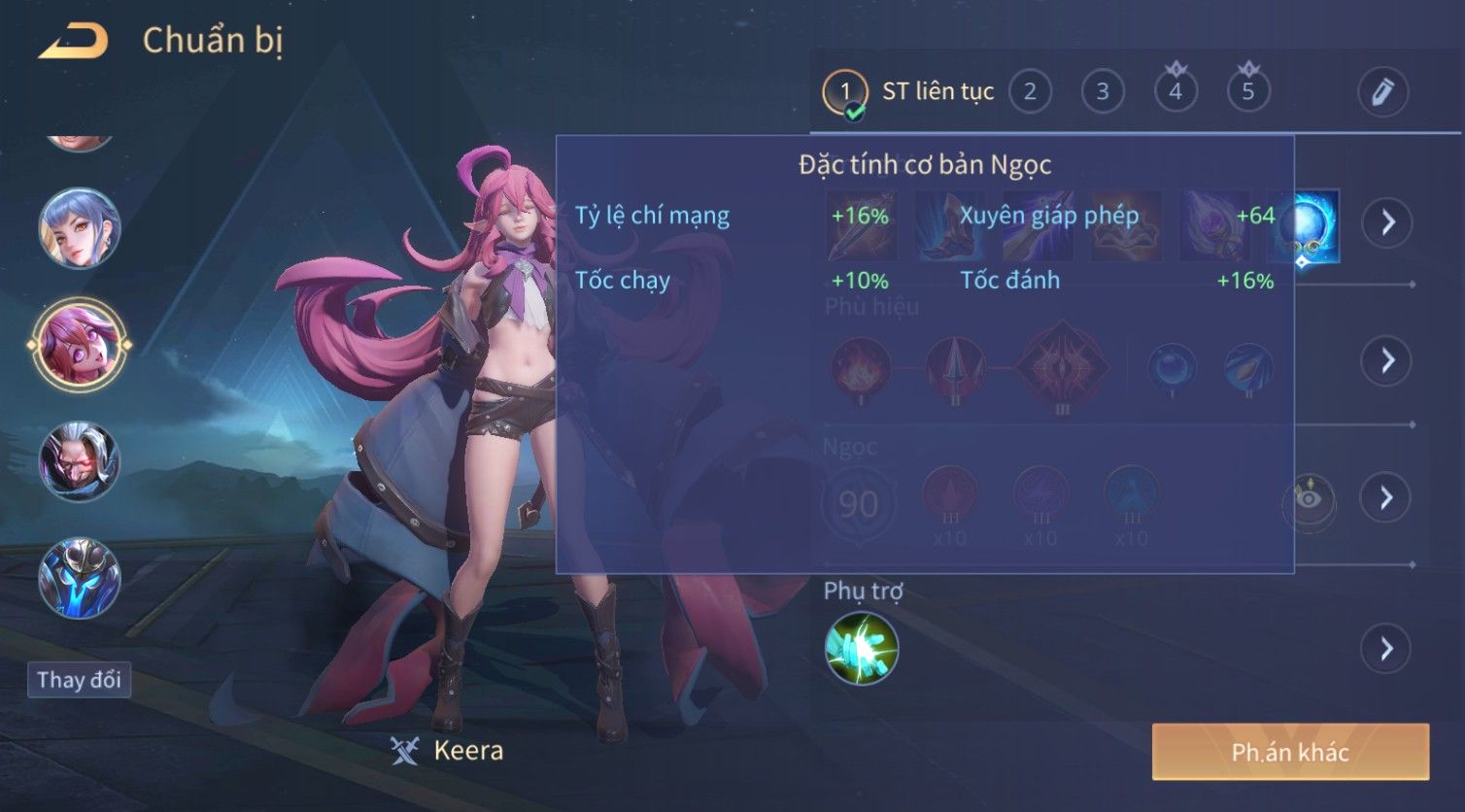Screen dimensions: 1465x812
Task: Choose the selected Keera pink-haired portrait
Action: pyautogui.click(x=80, y=345)
